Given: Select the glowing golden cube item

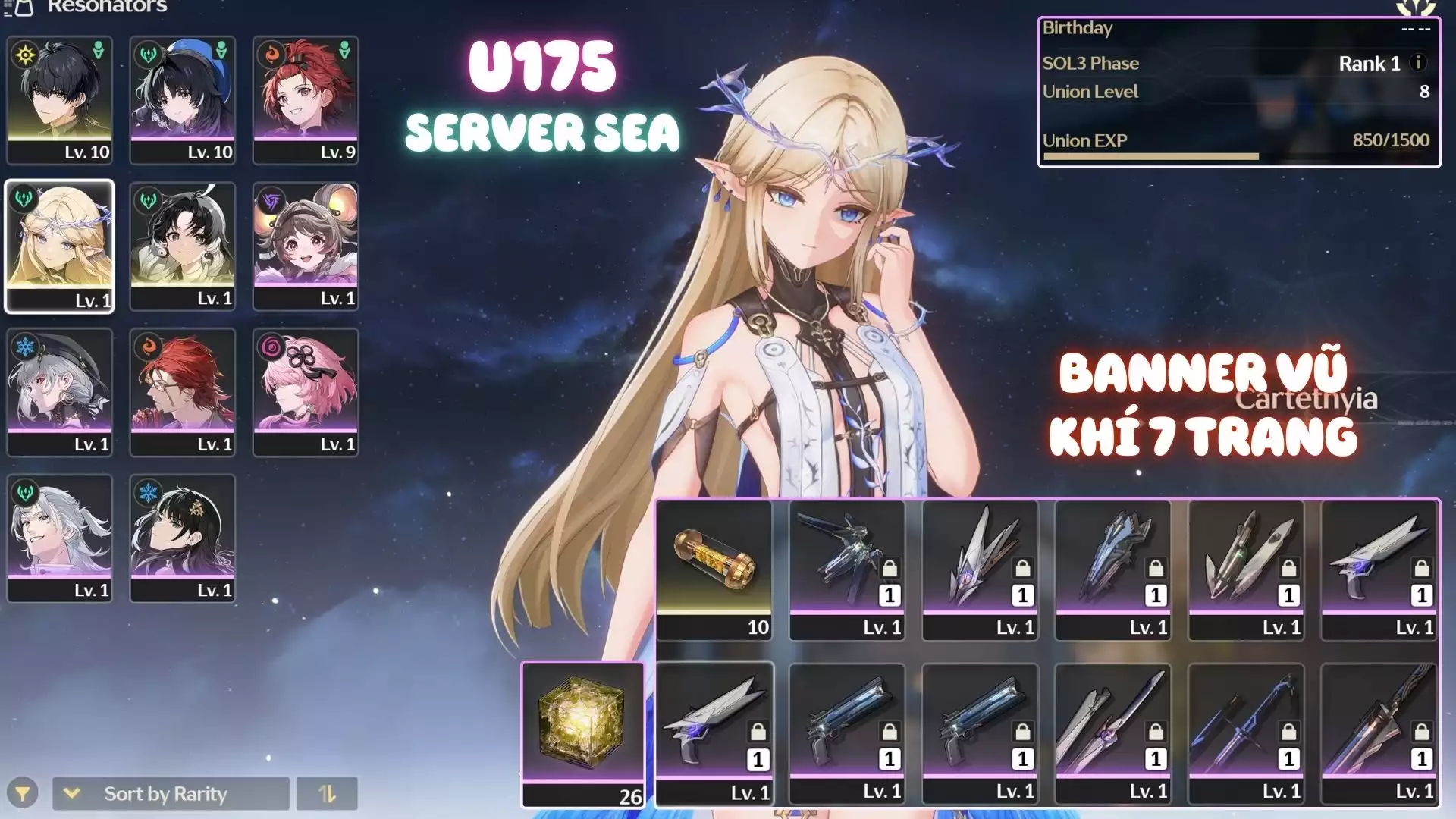Looking at the screenshot, I should point(582,733).
